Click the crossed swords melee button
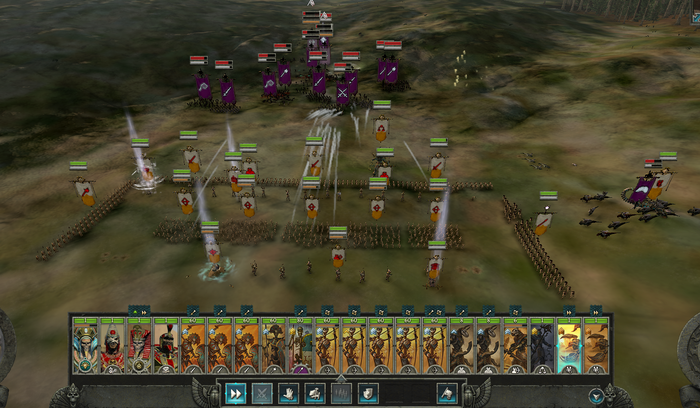Image resolution: width=700 pixels, height=408 pixels. coord(262,394)
